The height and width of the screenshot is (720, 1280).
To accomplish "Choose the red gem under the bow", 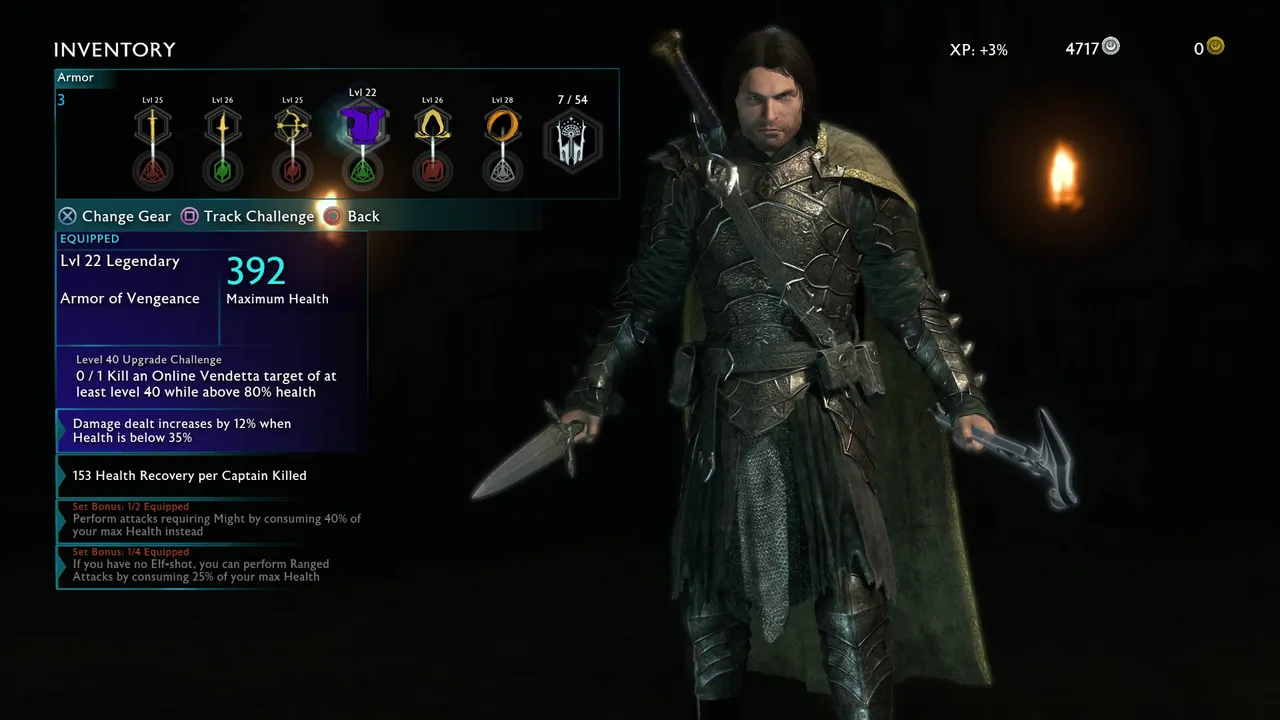I will pyautogui.click(x=292, y=171).
